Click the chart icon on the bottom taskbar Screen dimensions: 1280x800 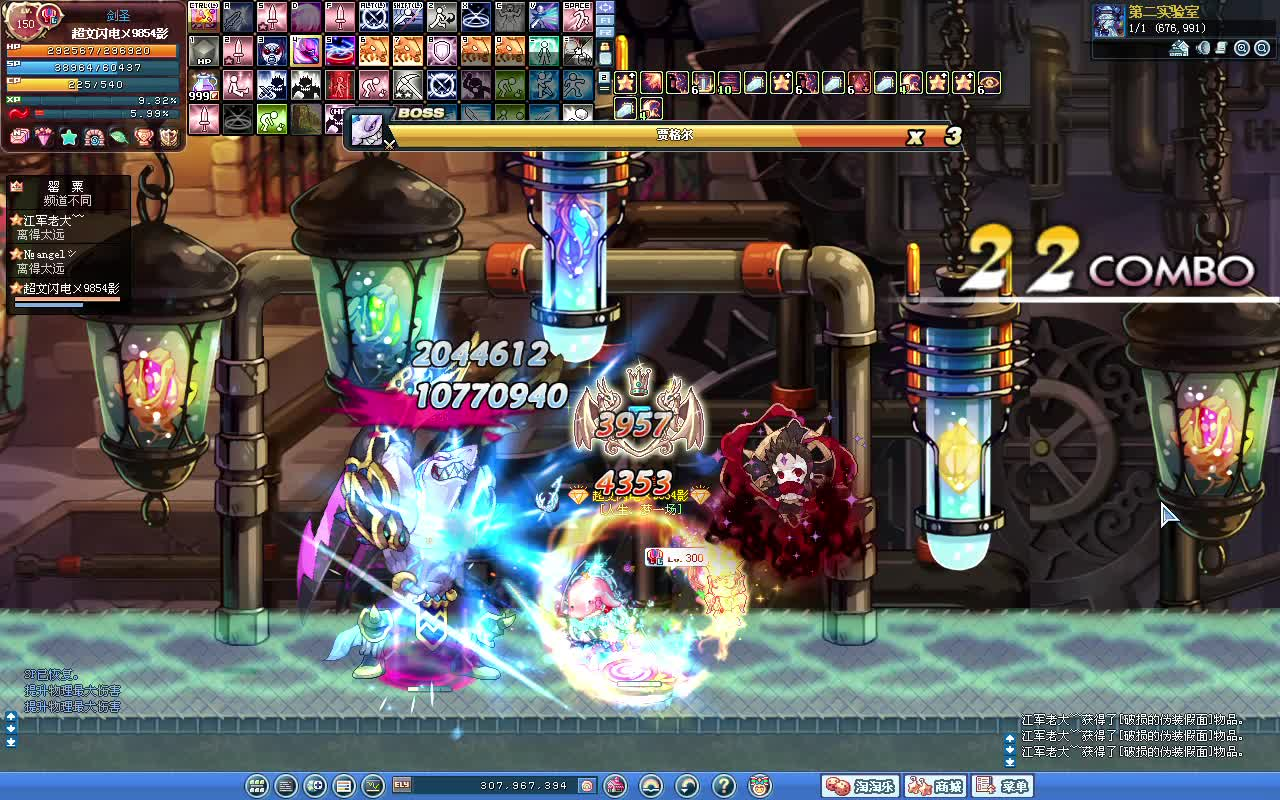coord(372,788)
